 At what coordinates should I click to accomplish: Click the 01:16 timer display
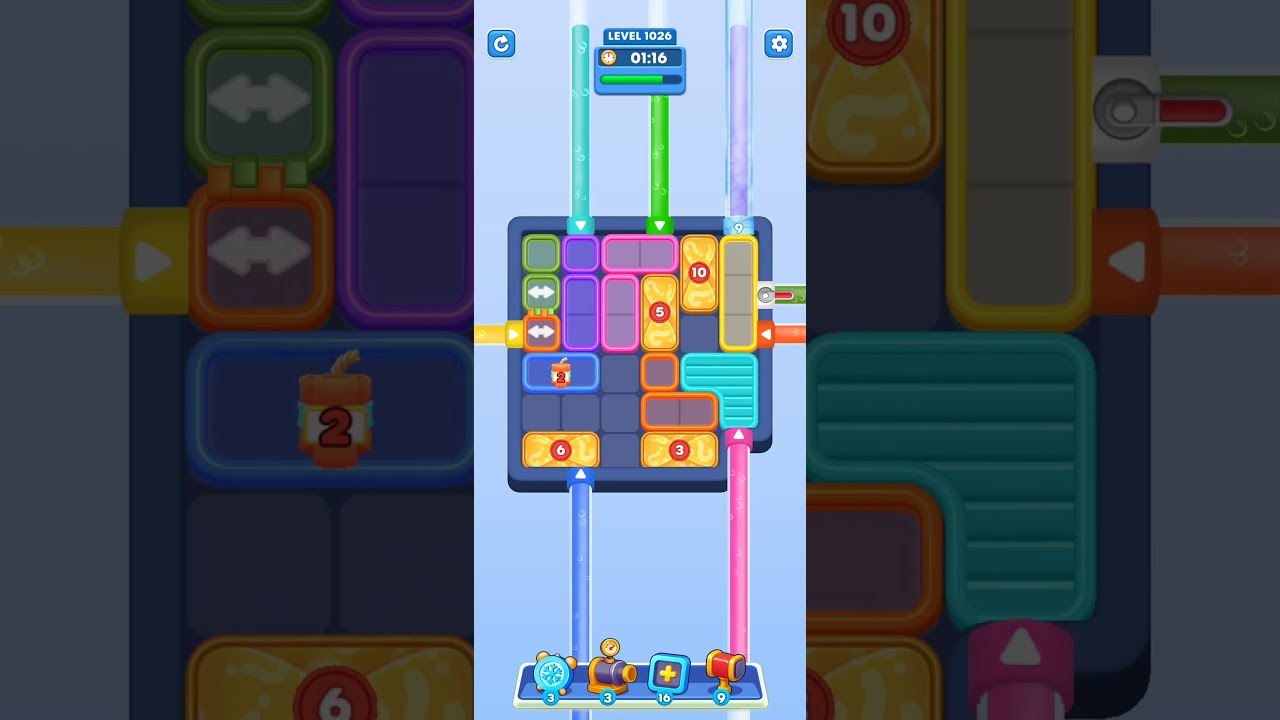click(646, 58)
